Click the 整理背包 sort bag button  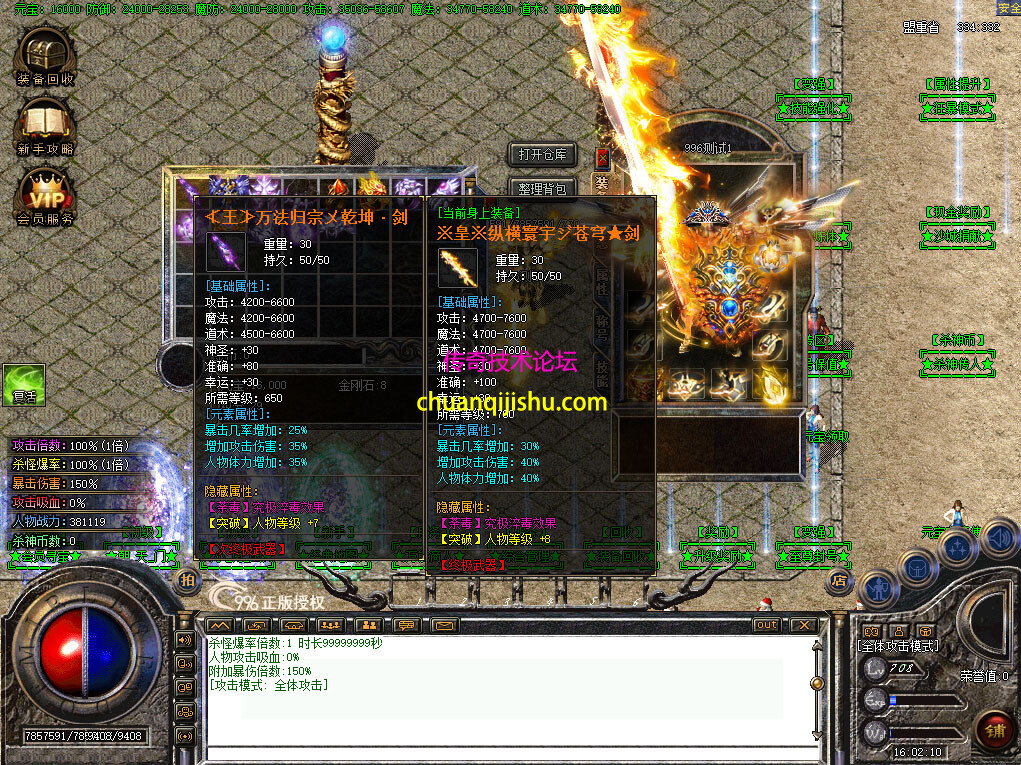point(543,188)
